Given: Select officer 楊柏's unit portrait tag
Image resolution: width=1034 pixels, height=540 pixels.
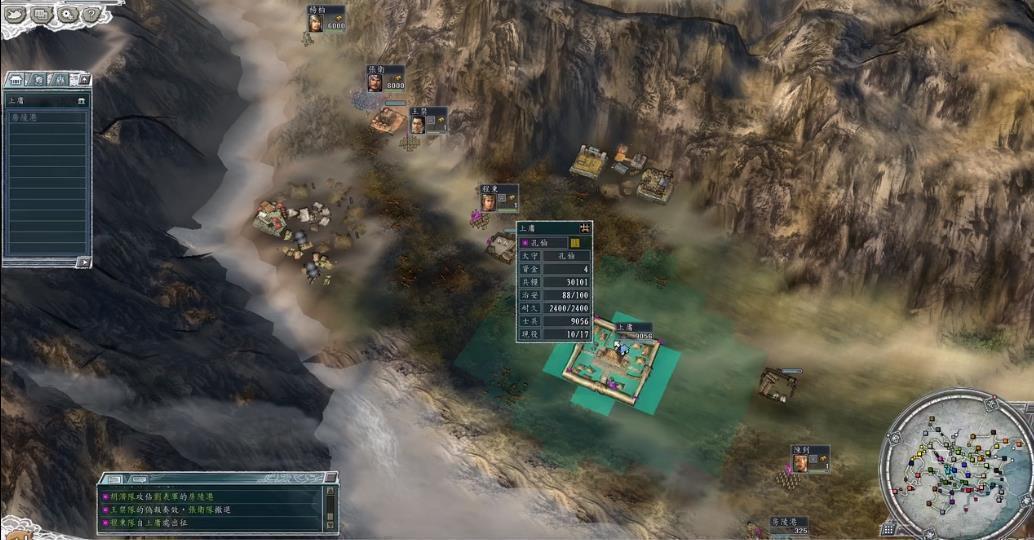Looking at the screenshot, I should (315, 20).
